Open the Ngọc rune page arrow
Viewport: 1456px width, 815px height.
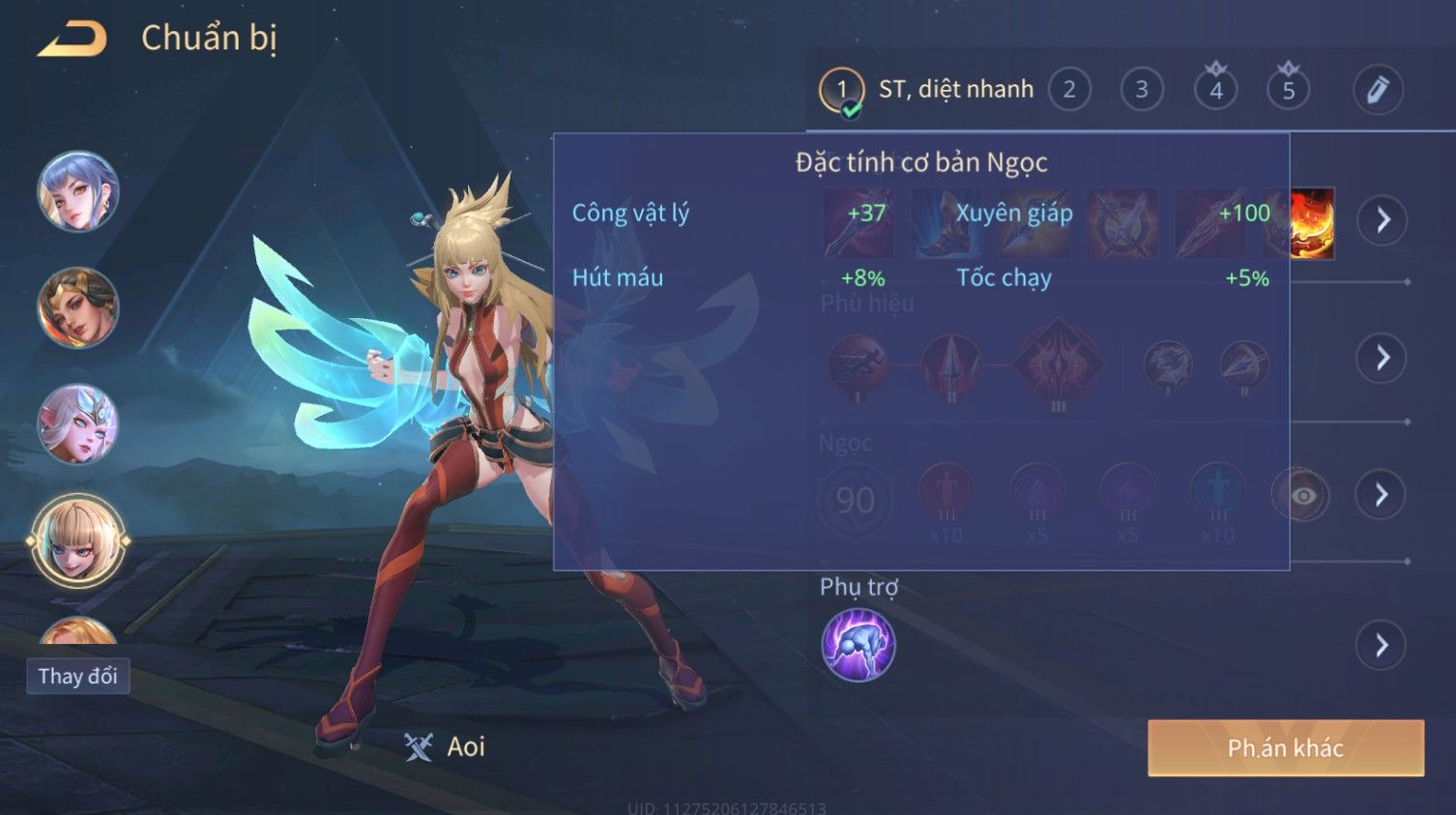coord(1382,495)
